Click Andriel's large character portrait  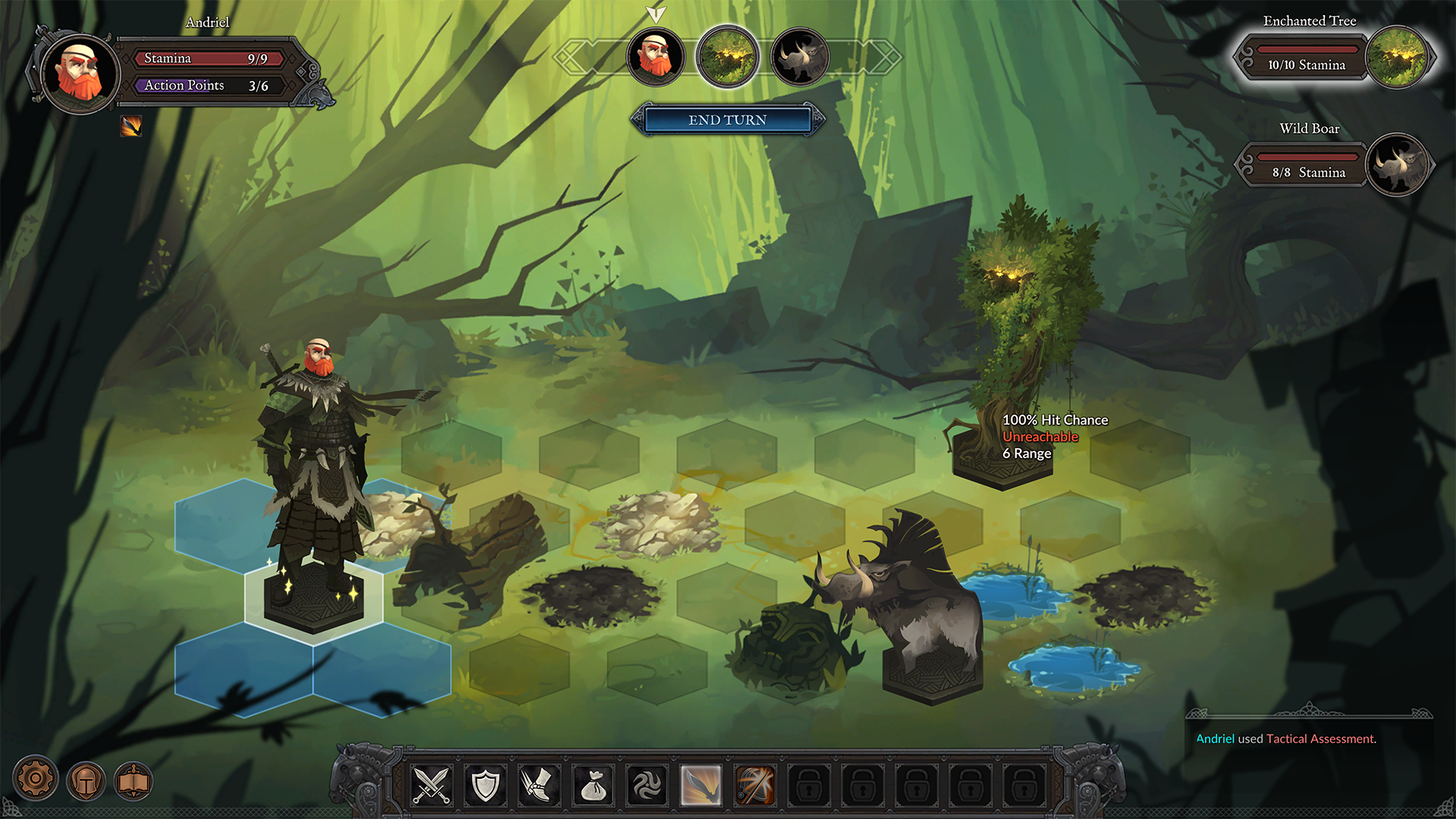[x=80, y=74]
